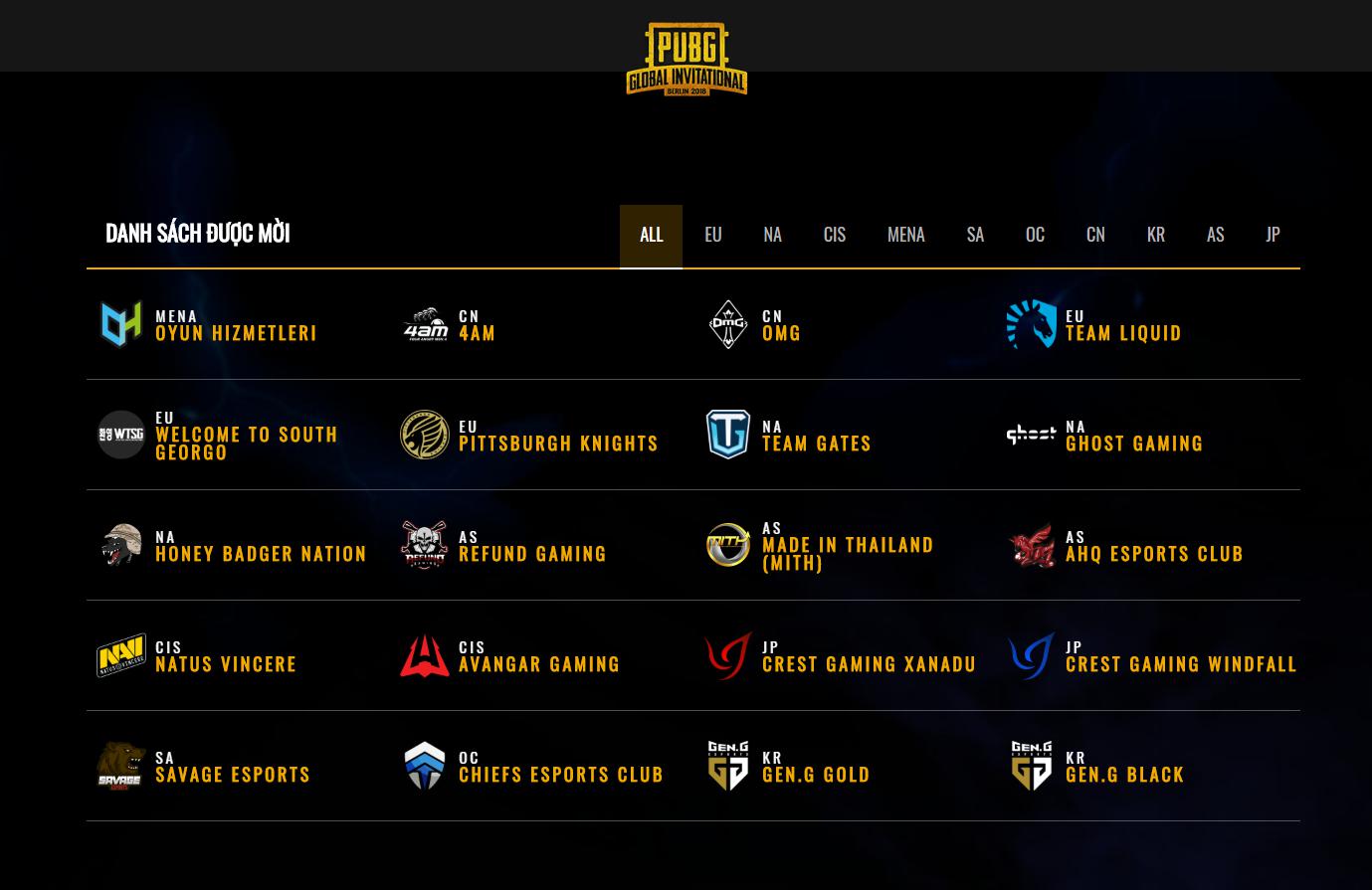Click the Ghost Gaming logo

(1031, 435)
